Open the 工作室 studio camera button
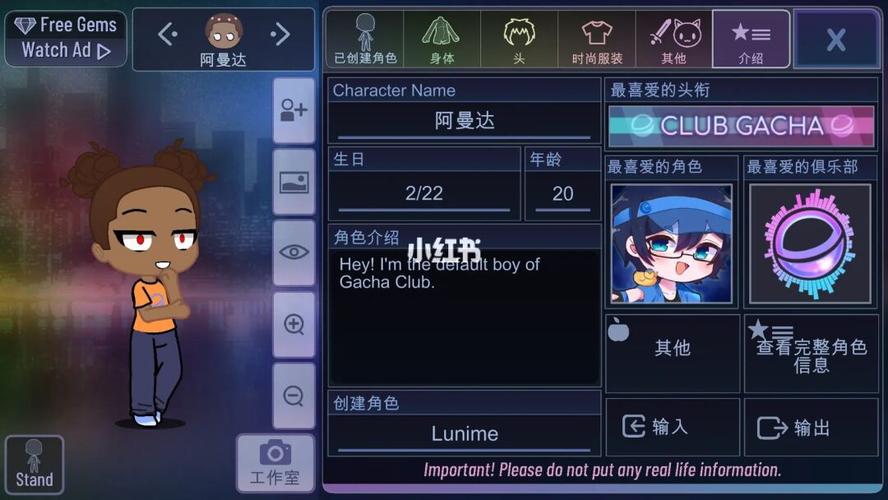Image resolution: width=888 pixels, height=500 pixels. 275,463
